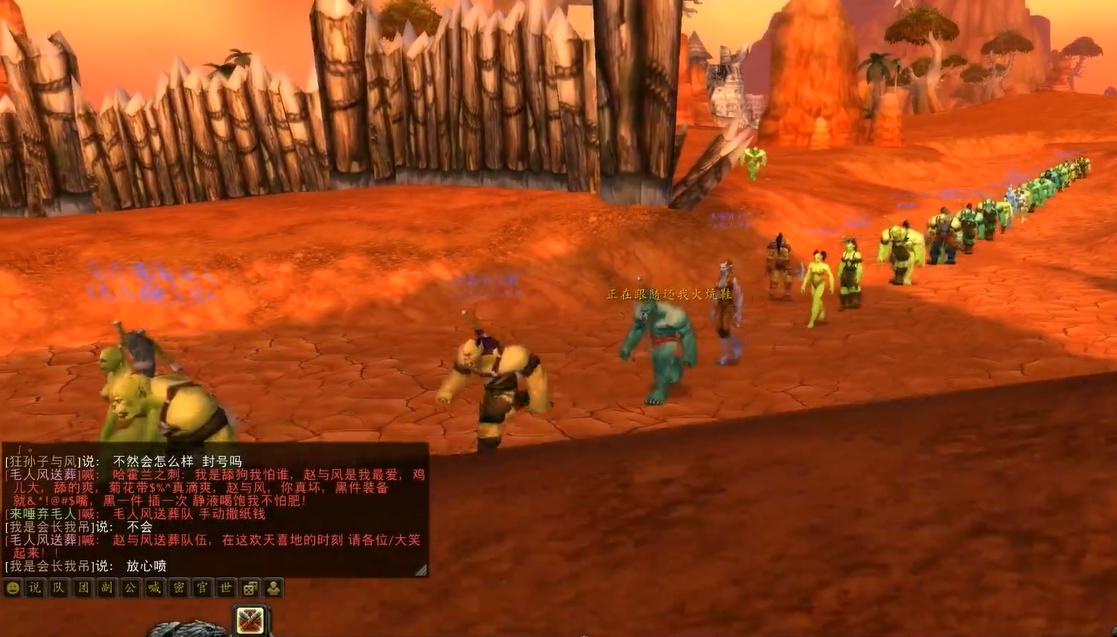Viewport: 1117px width, 637px height.
Task: Click player name 来唾弃毛人 in chat
Action: 42,513
